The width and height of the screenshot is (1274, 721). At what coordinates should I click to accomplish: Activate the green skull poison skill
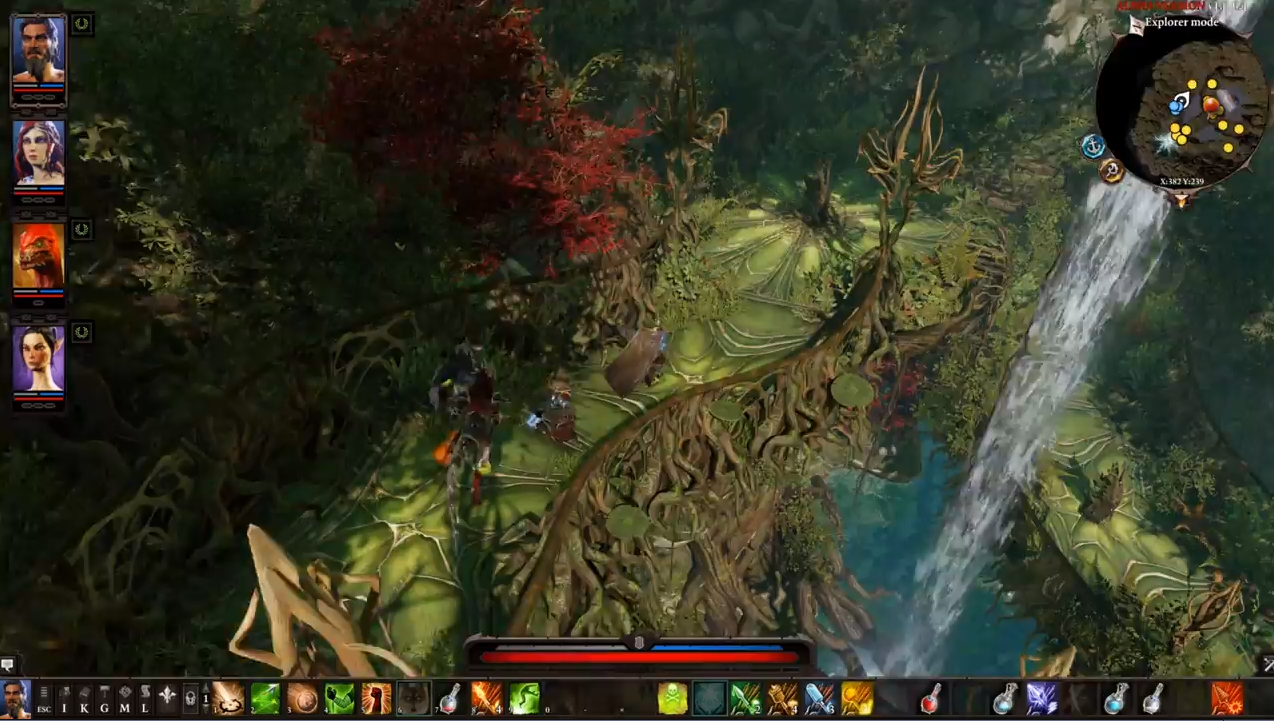tap(673, 698)
